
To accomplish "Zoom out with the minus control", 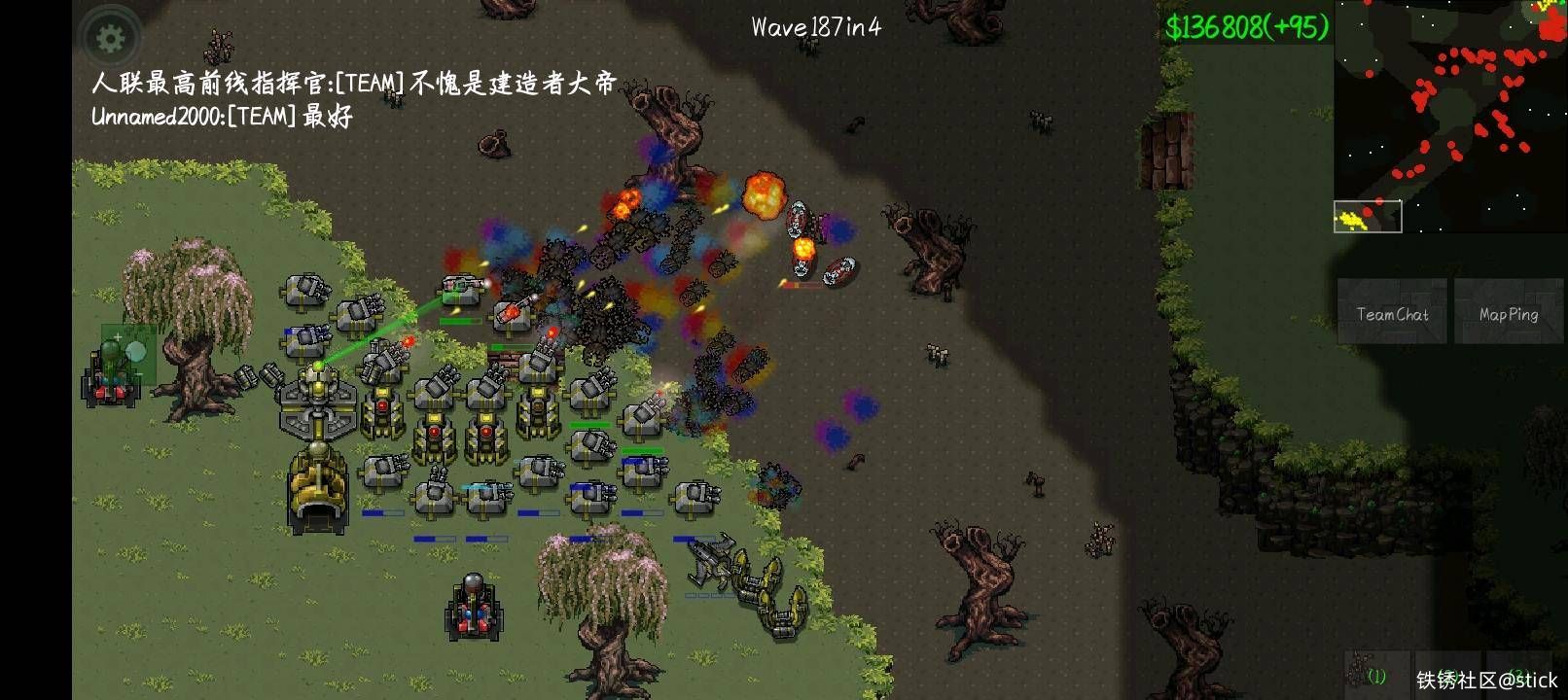I will point(138,374).
